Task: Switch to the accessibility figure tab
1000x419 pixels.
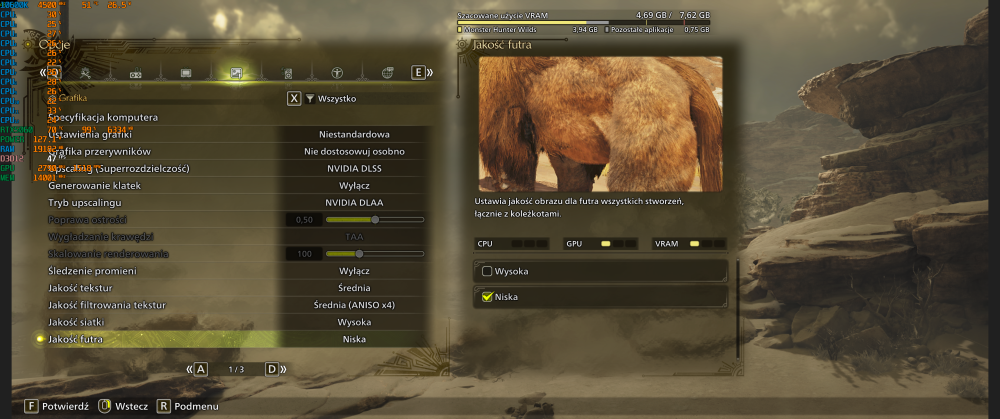Action: [338, 73]
